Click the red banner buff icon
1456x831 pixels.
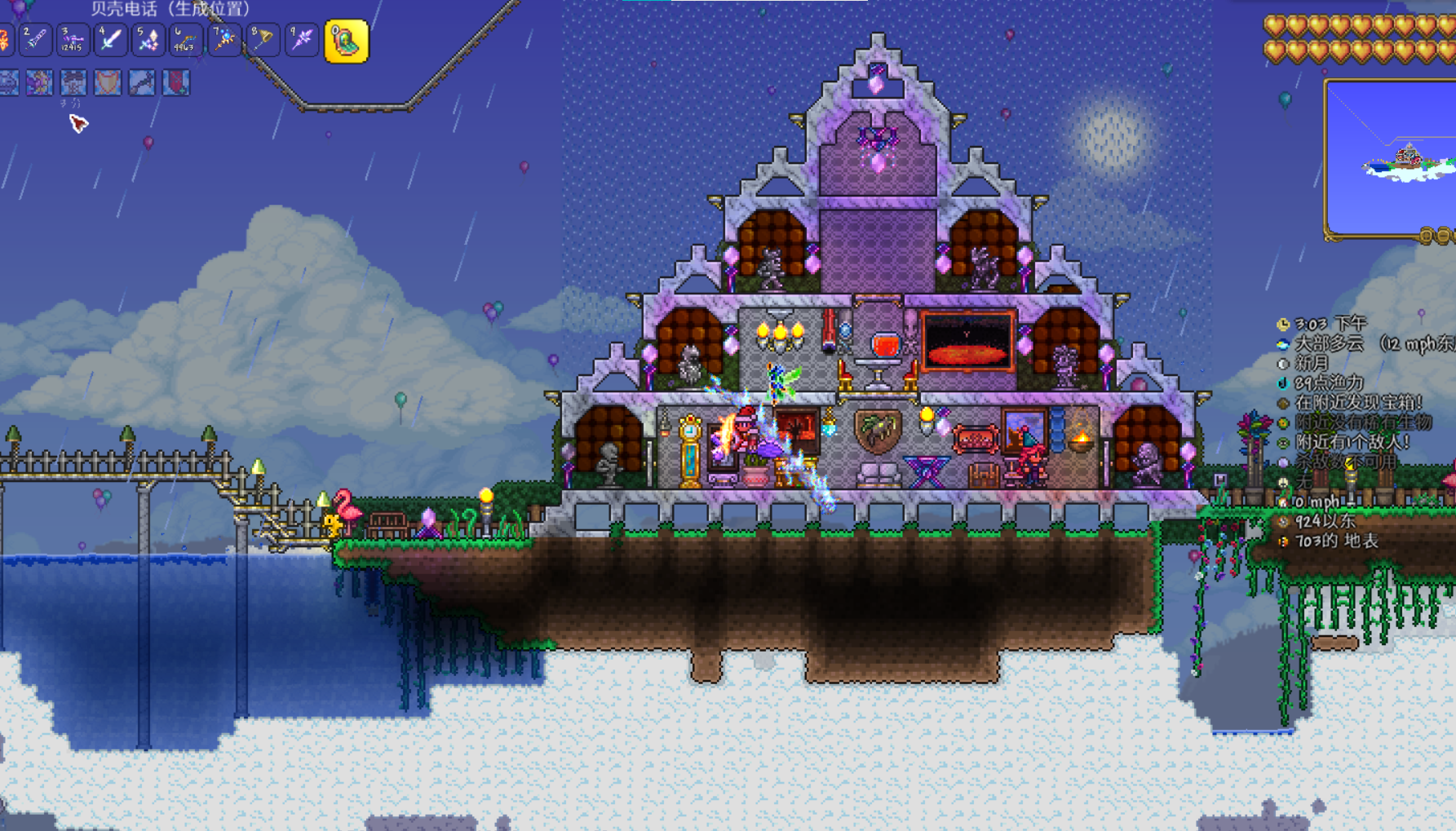(x=175, y=82)
